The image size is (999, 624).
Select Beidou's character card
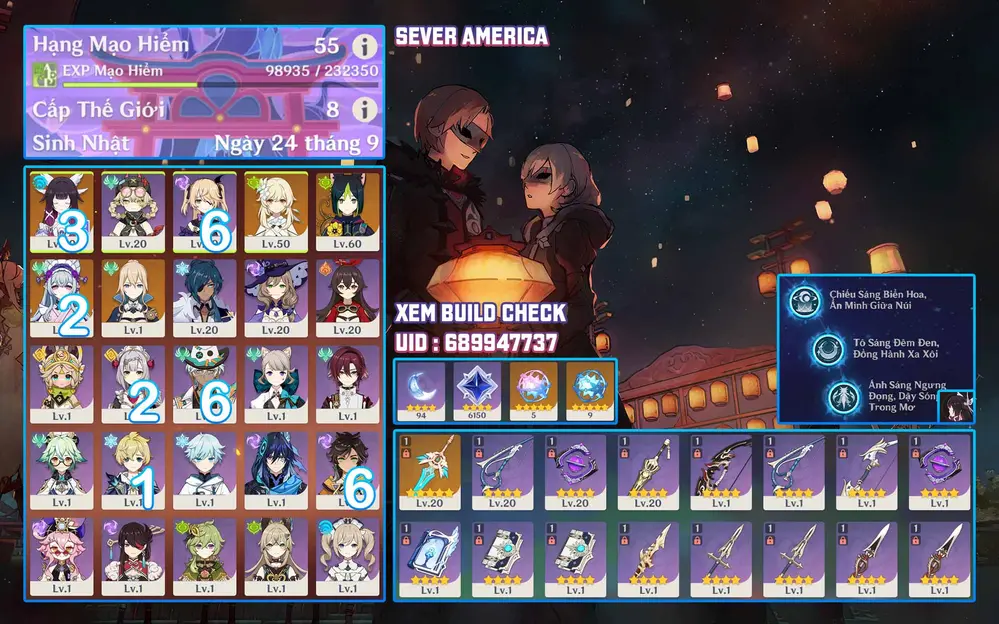[x=133, y=557]
